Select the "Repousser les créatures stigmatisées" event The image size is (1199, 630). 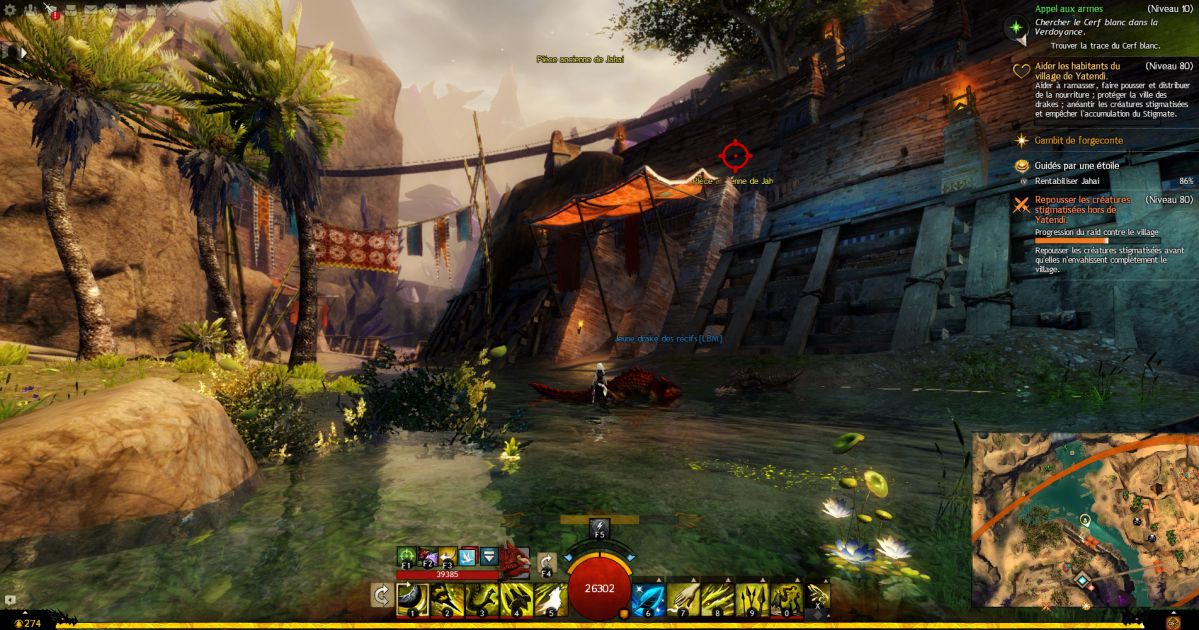[x=1083, y=205]
